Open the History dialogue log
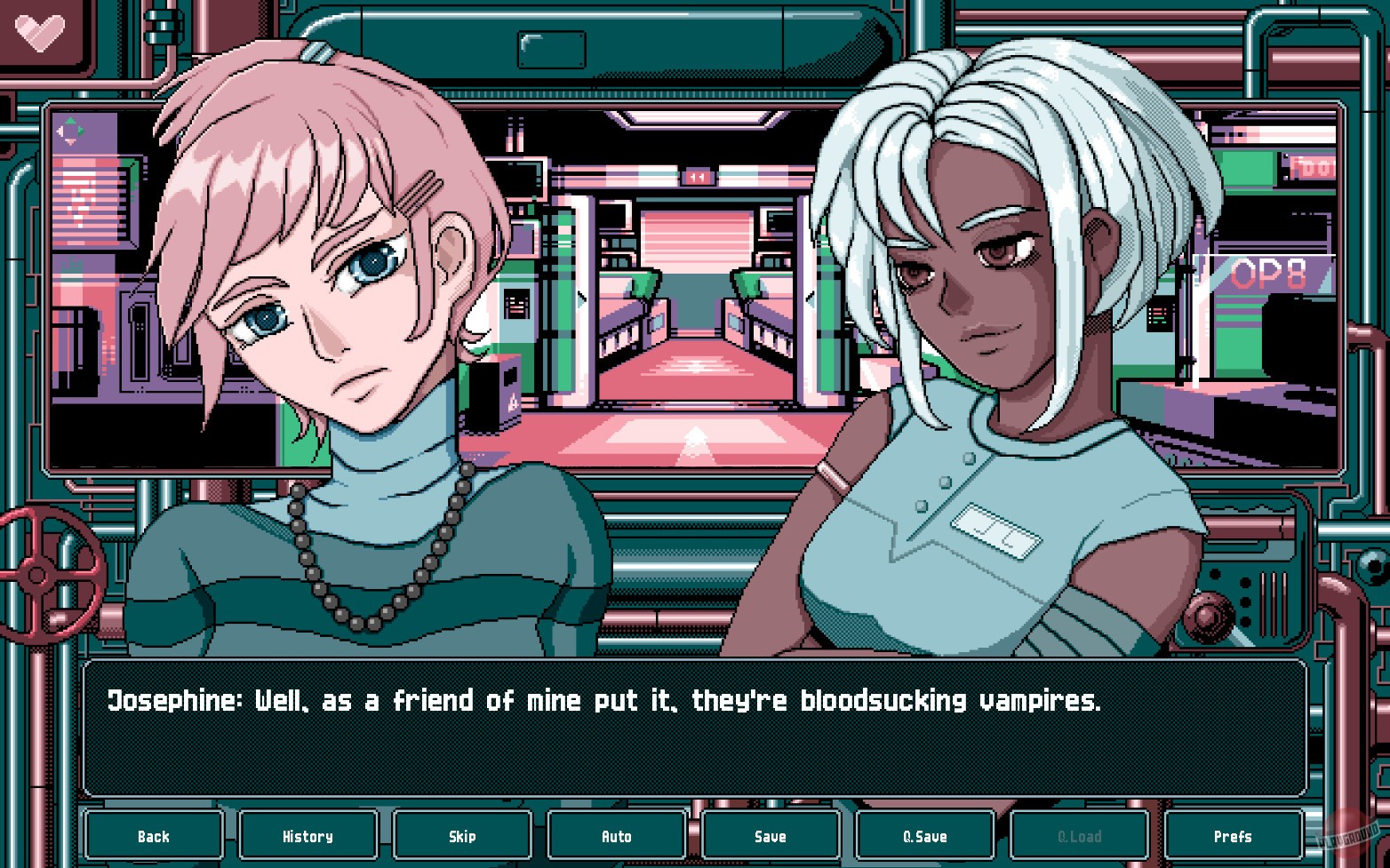The image size is (1390, 868). click(x=308, y=835)
